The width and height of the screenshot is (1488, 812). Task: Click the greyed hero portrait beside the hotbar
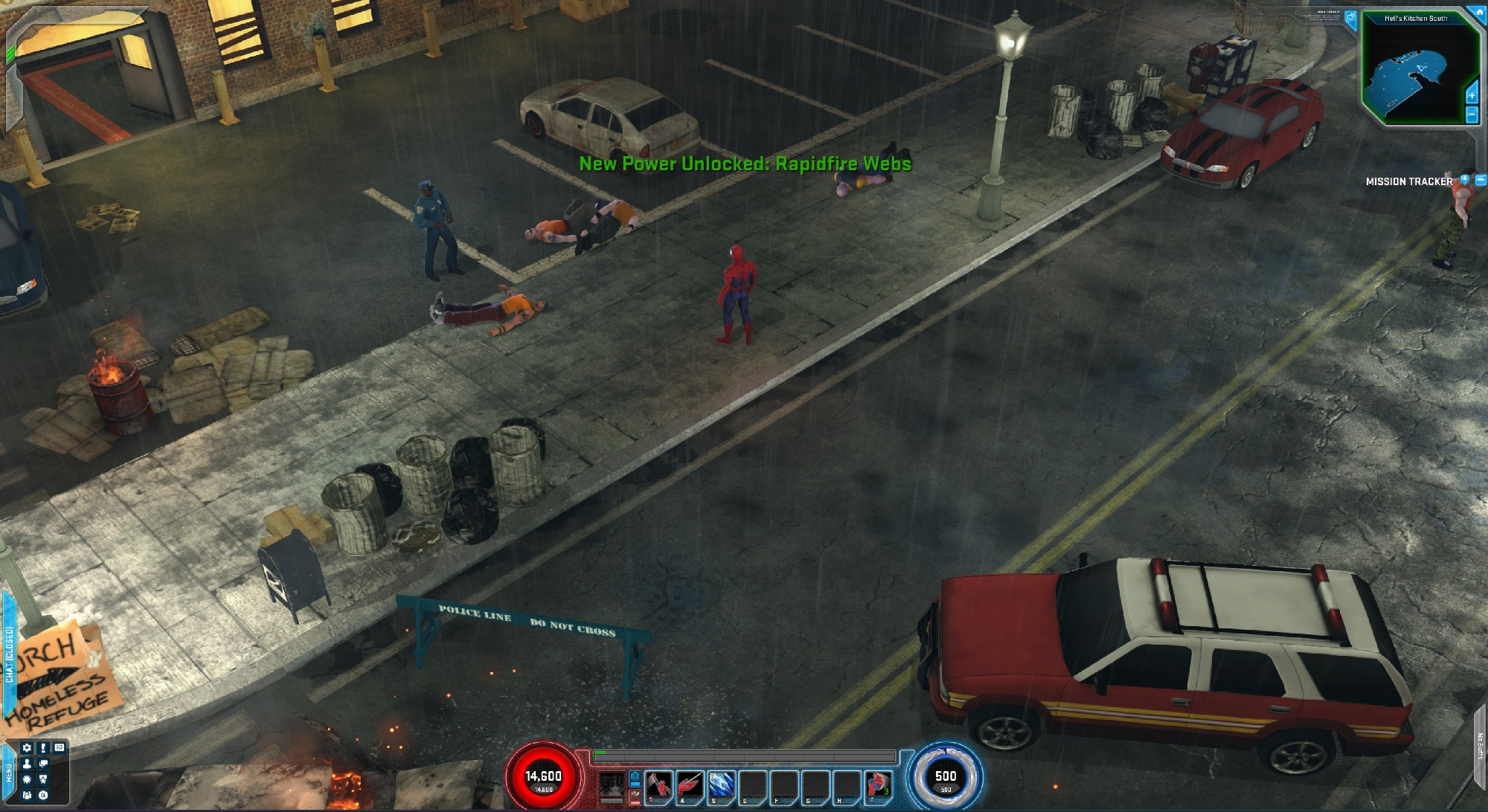[x=612, y=785]
